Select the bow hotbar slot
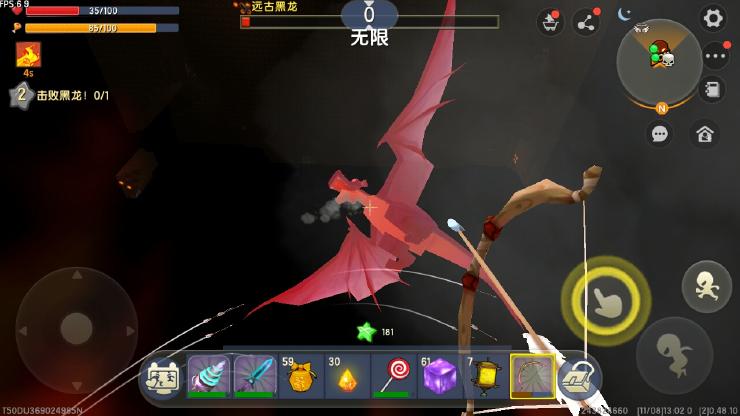 (x=531, y=377)
